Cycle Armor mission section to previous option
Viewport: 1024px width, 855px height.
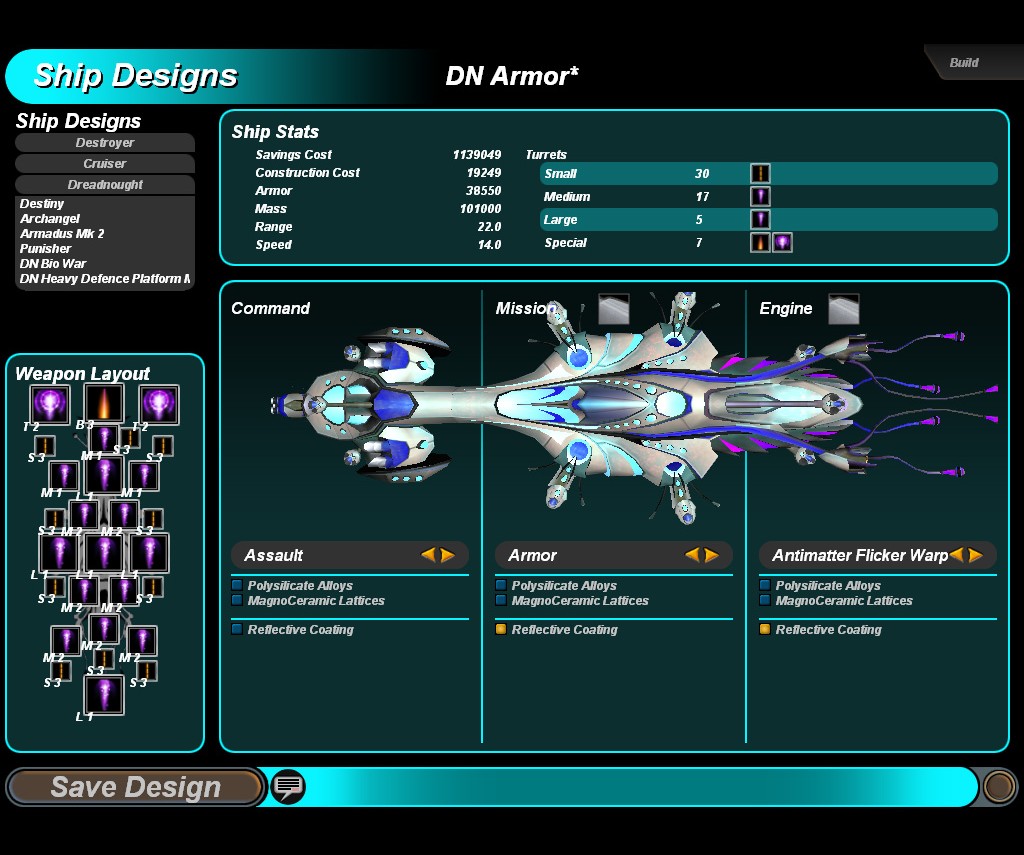pyautogui.click(x=692, y=555)
